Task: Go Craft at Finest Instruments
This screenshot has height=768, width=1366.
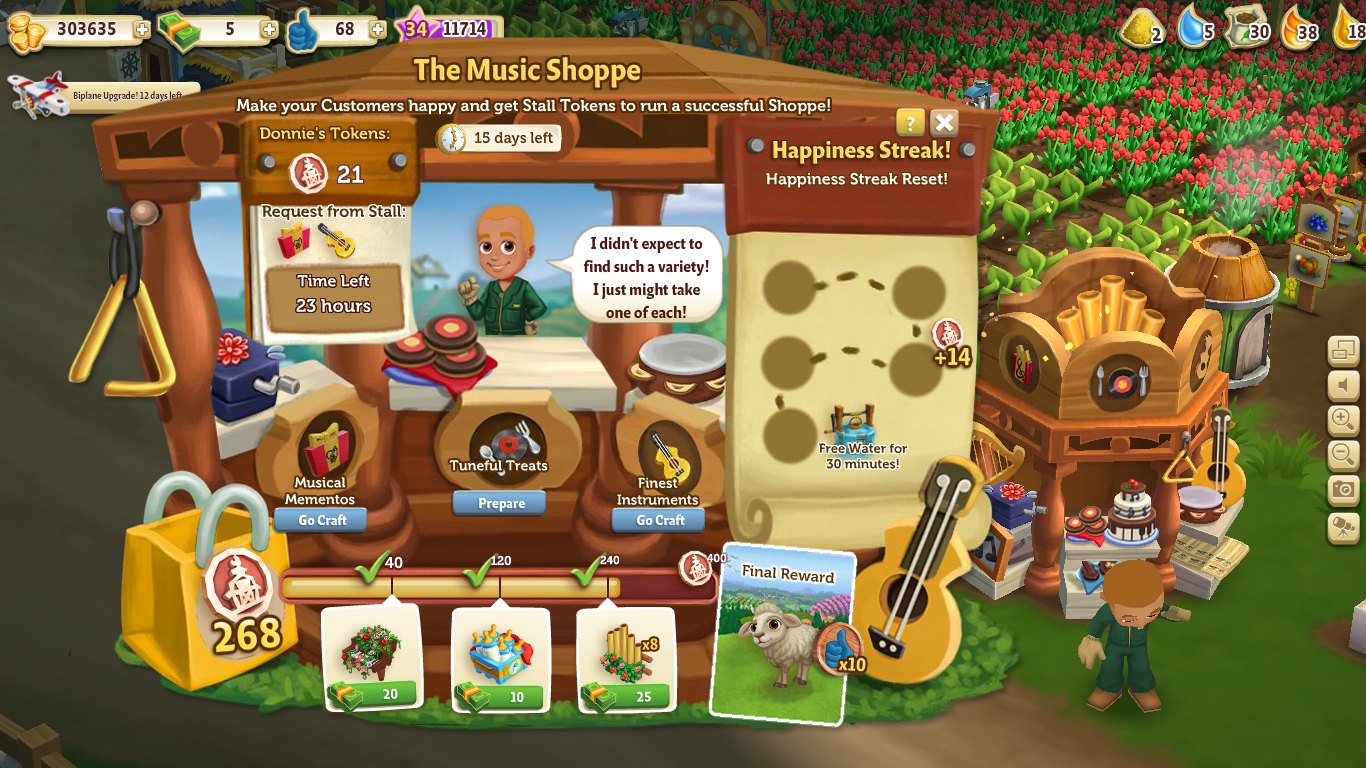Action: point(657,520)
